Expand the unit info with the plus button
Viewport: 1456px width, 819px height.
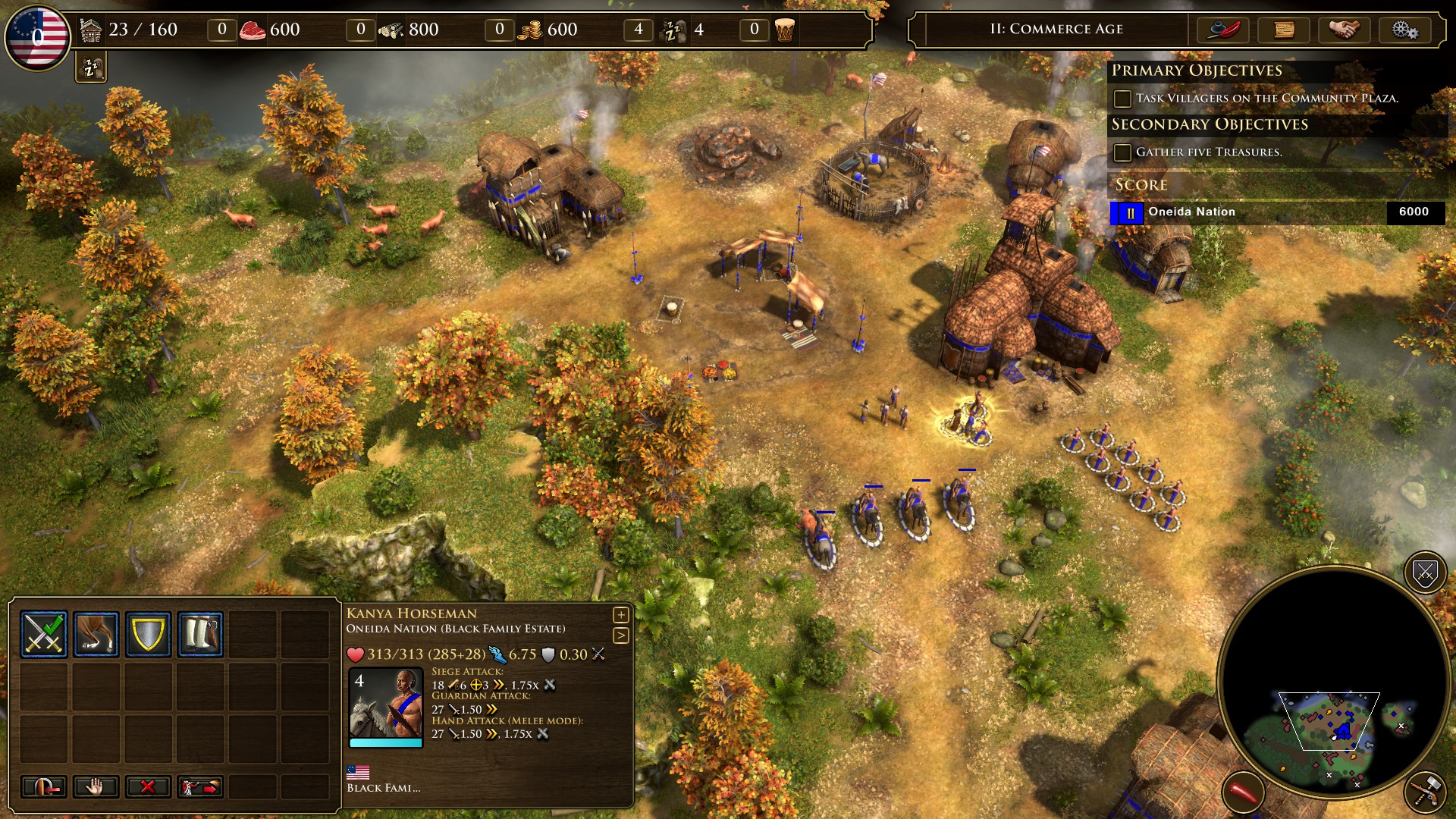(x=620, y=614)
